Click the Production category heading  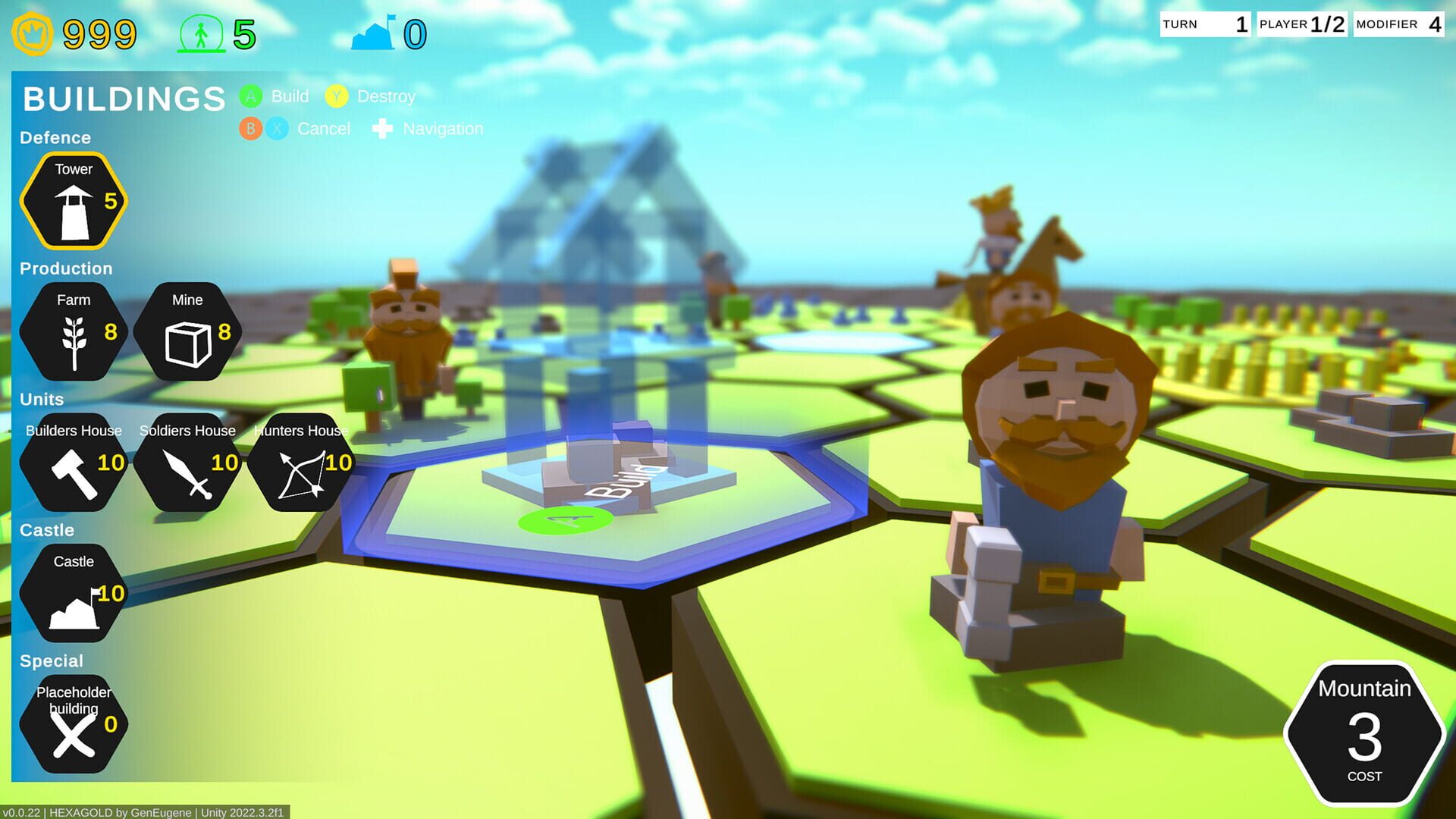pos(66,268)
